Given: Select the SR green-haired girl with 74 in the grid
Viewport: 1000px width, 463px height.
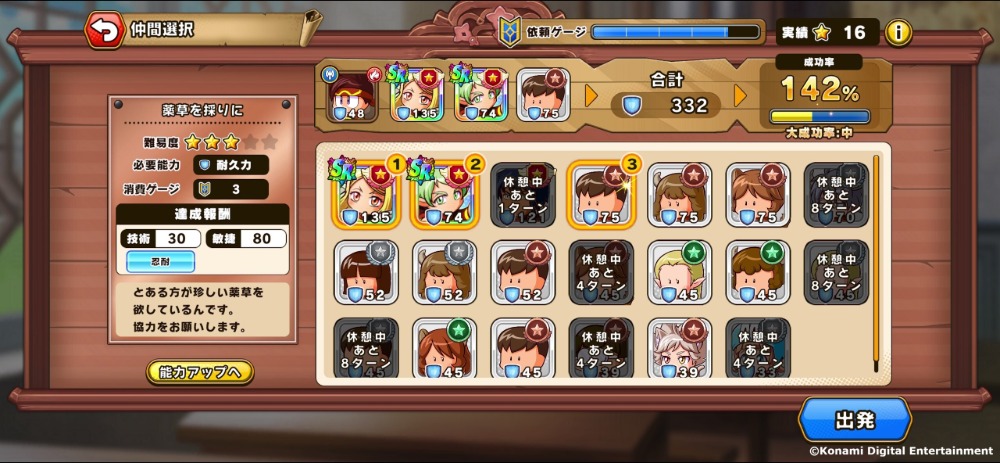Looking at the screenshot, I should [x=444, y=194].
